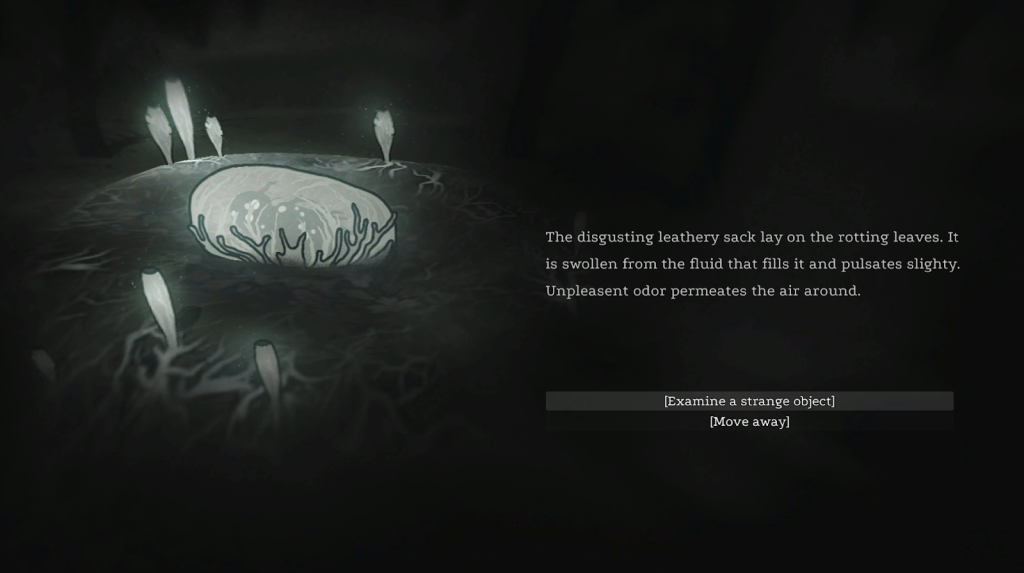Choose 'Examine a strange object' option

(x=749, y=401)
